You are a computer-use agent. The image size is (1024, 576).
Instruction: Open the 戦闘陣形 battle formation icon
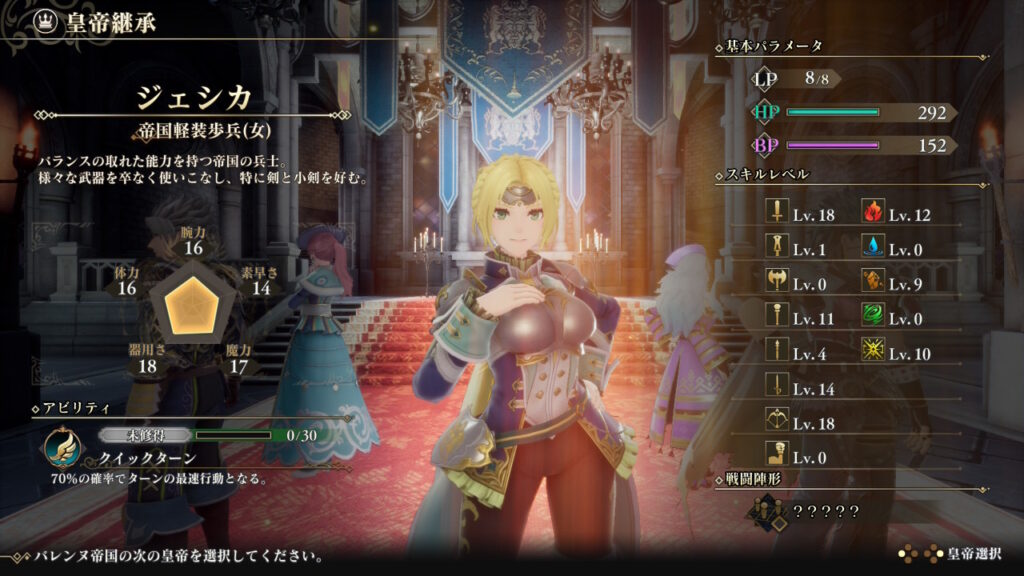tap(770, 511)
